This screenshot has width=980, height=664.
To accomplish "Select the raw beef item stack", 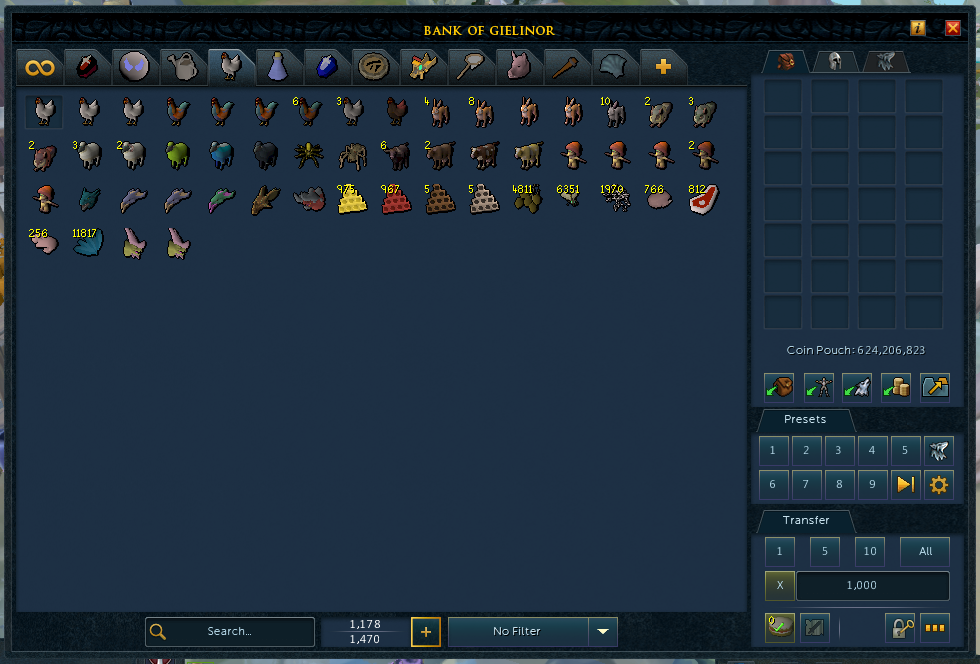I will [x=702, y=200].
